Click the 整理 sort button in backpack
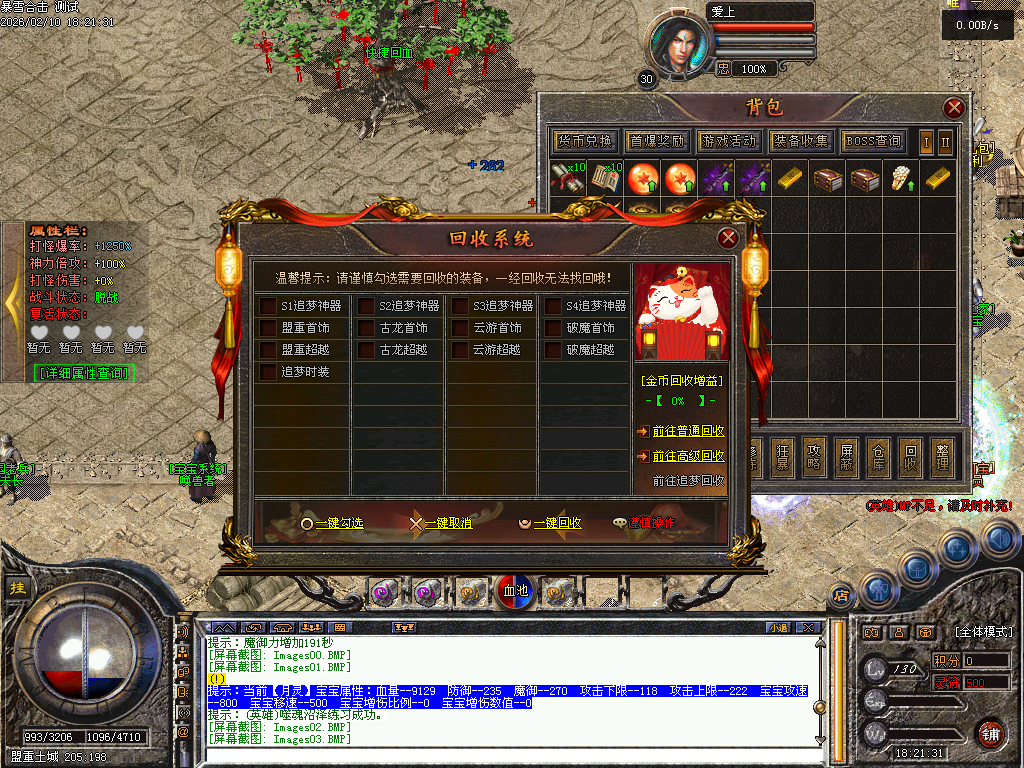The height and width of the screenshot is (768, 1024). click(x=939, y=454)
